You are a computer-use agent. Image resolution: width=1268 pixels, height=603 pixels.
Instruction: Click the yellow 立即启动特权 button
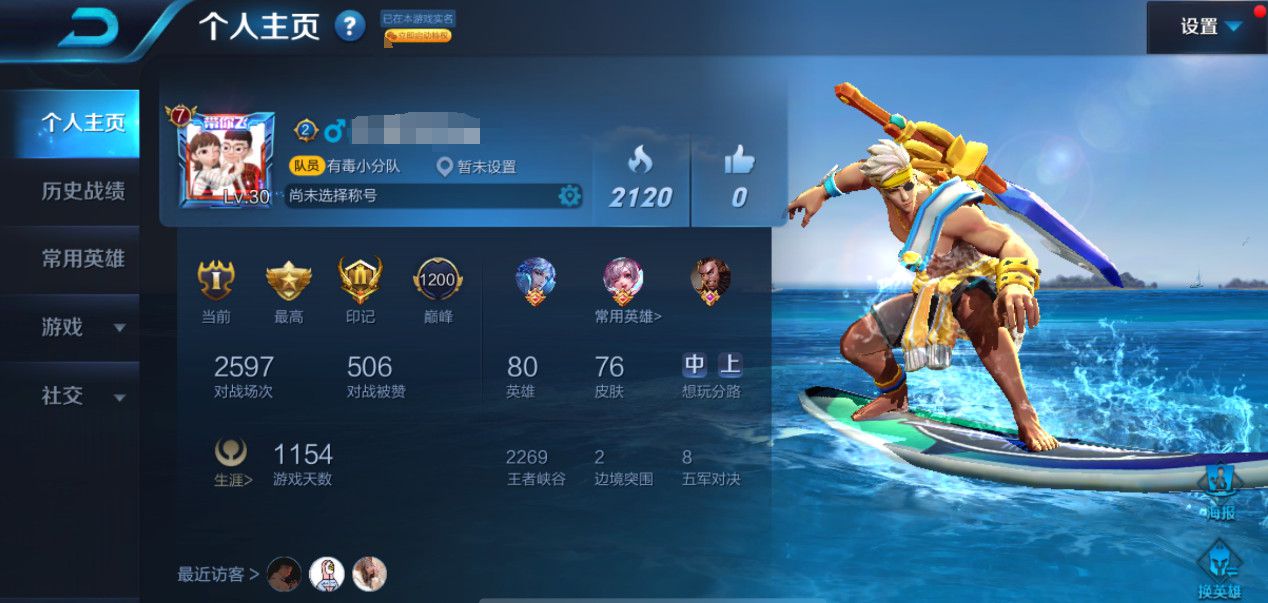(418, 36)
